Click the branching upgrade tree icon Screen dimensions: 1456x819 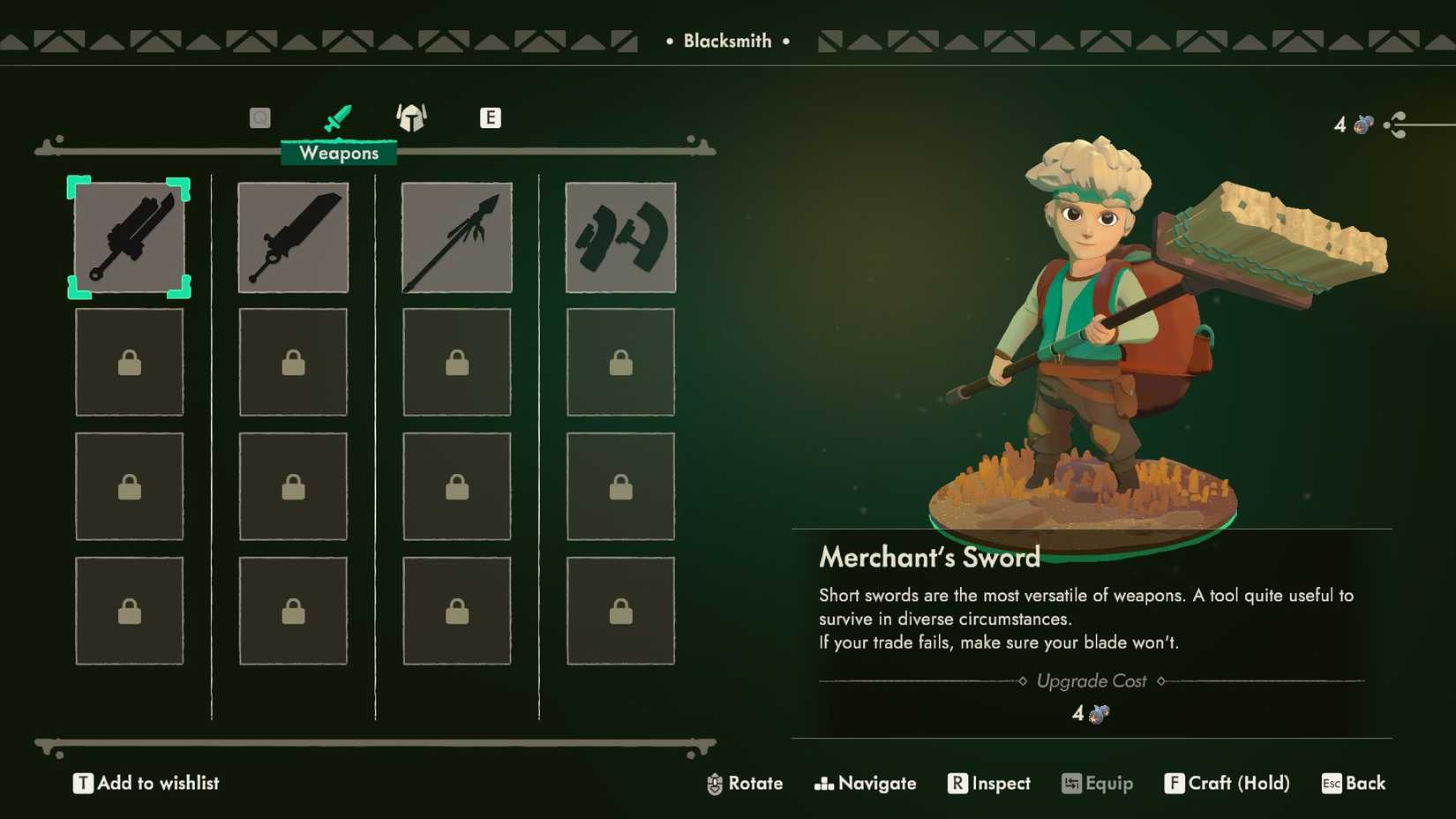(x=1397, y=124)
